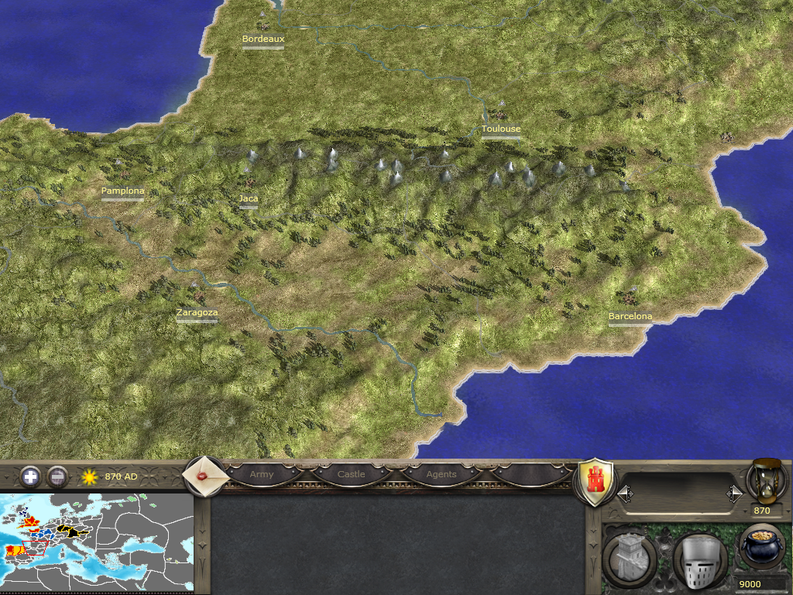Image resolution: width=793 pixels, height=595 pixels.
Task: Select next item with the right arrow
Action: pos(735,492)
